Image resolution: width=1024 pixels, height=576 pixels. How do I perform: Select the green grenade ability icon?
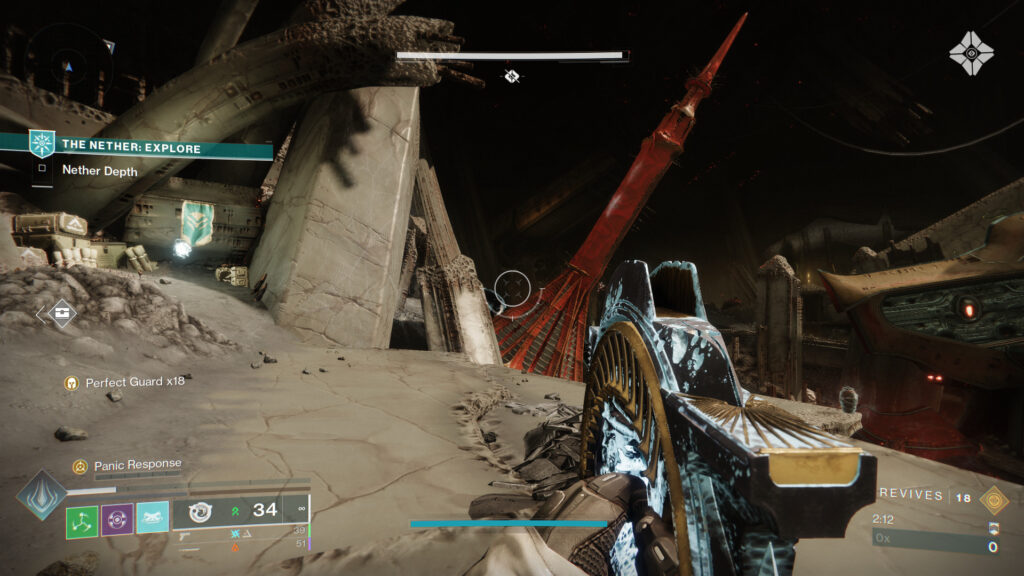click(82, 520)
